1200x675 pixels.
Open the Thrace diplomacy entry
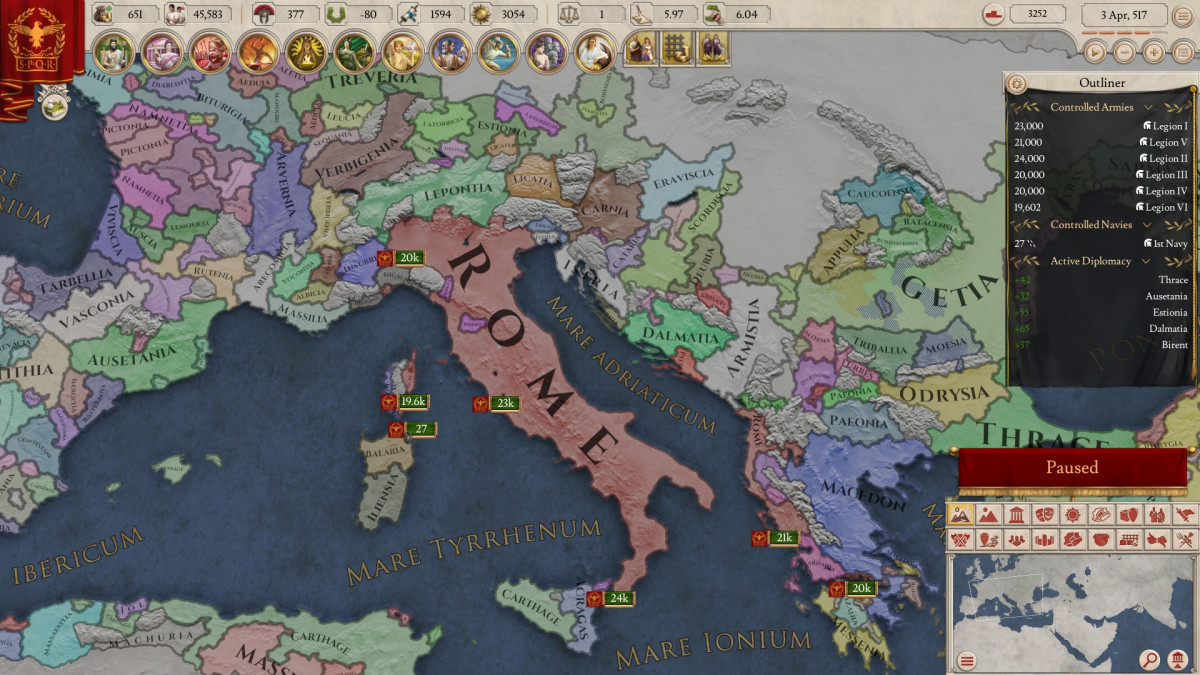(1172, 280)
